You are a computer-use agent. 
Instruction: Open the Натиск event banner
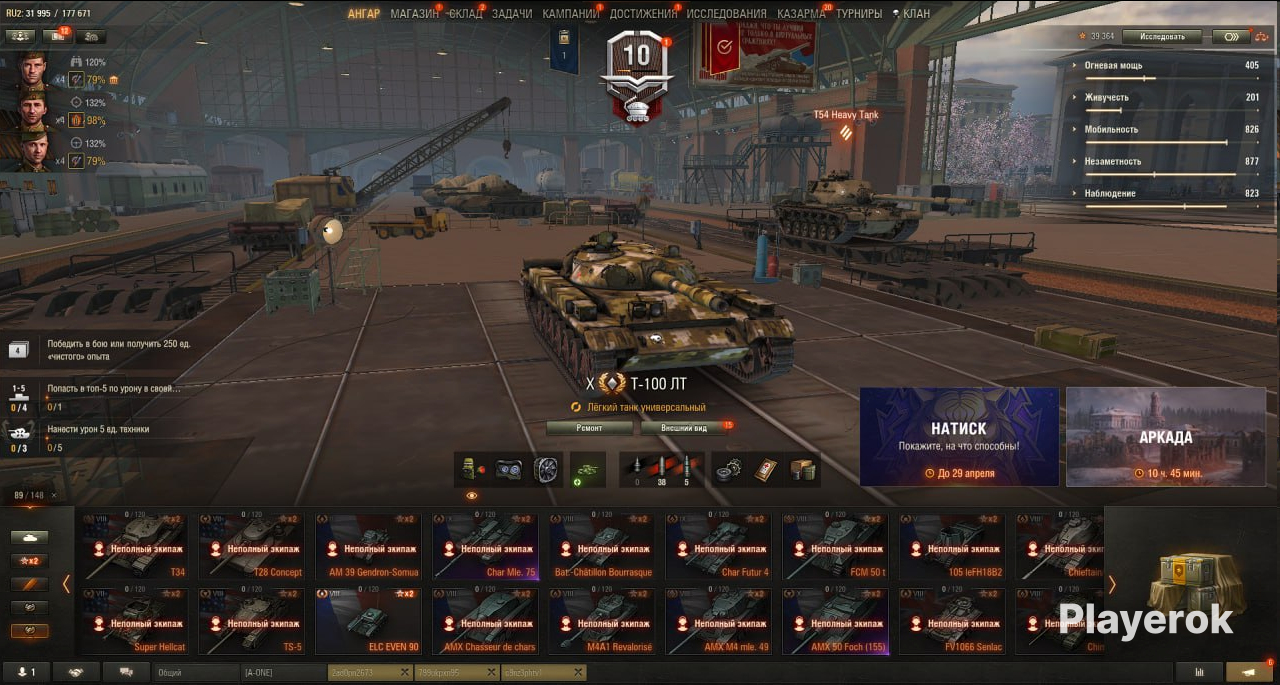point(959,437)
